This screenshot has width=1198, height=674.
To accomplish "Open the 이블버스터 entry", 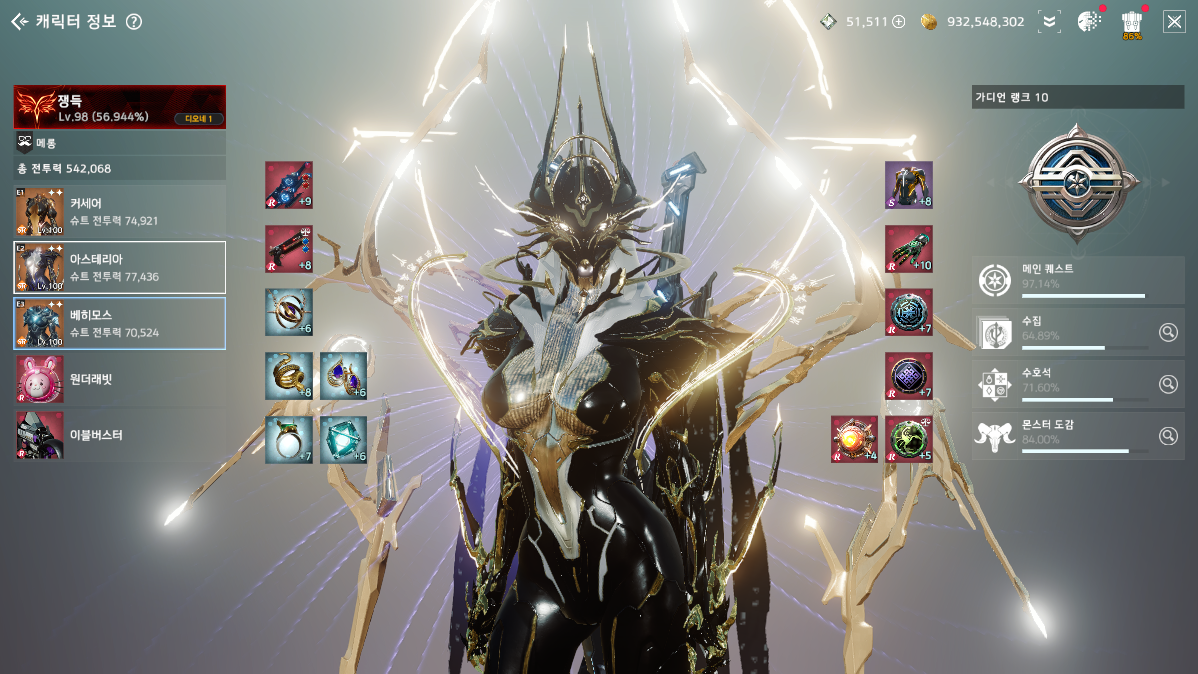I will coord(119,435).
